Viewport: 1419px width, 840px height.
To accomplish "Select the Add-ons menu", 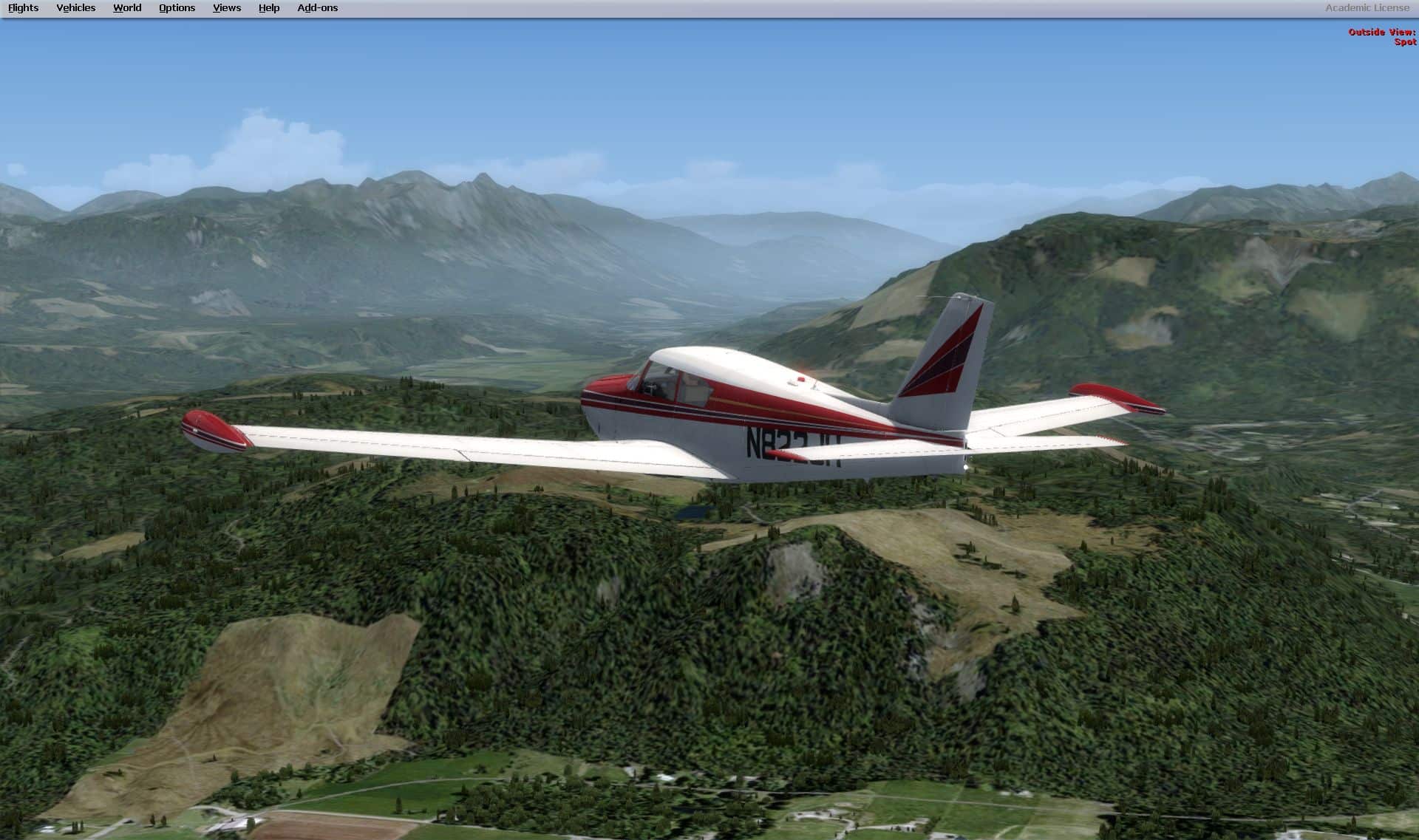I will [318, 8].
